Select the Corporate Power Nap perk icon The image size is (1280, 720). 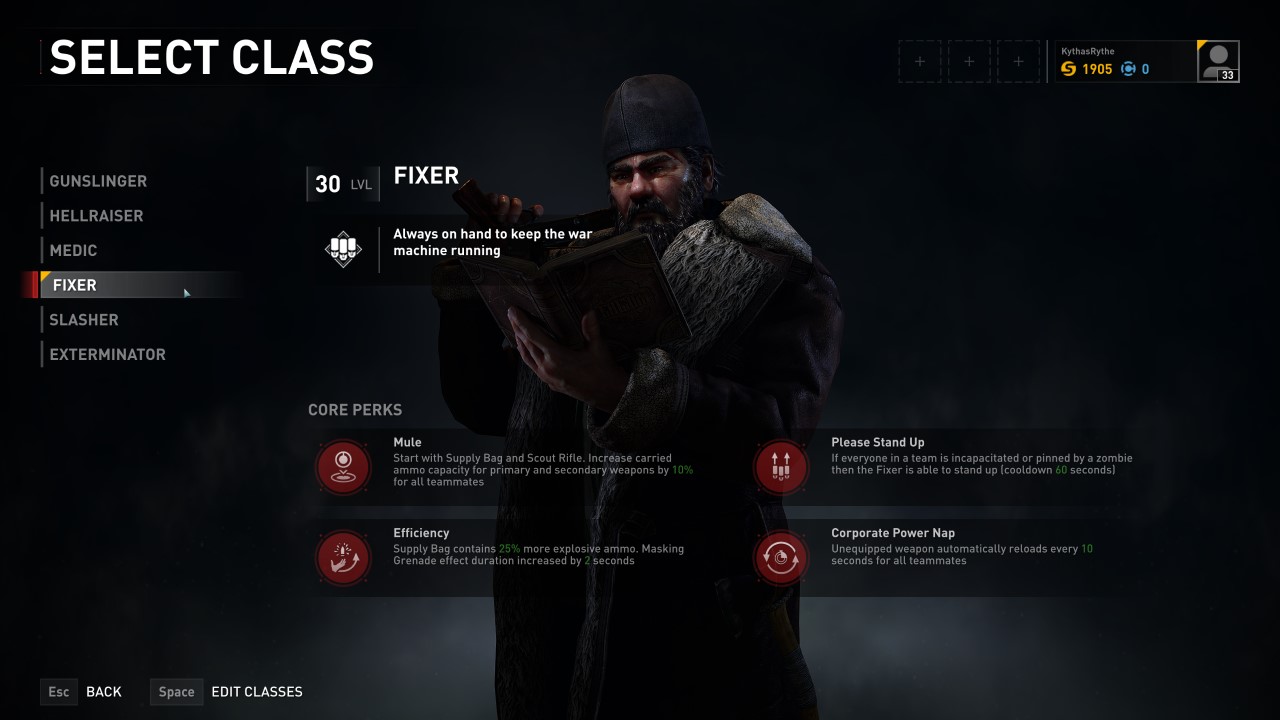coord(781,557)
